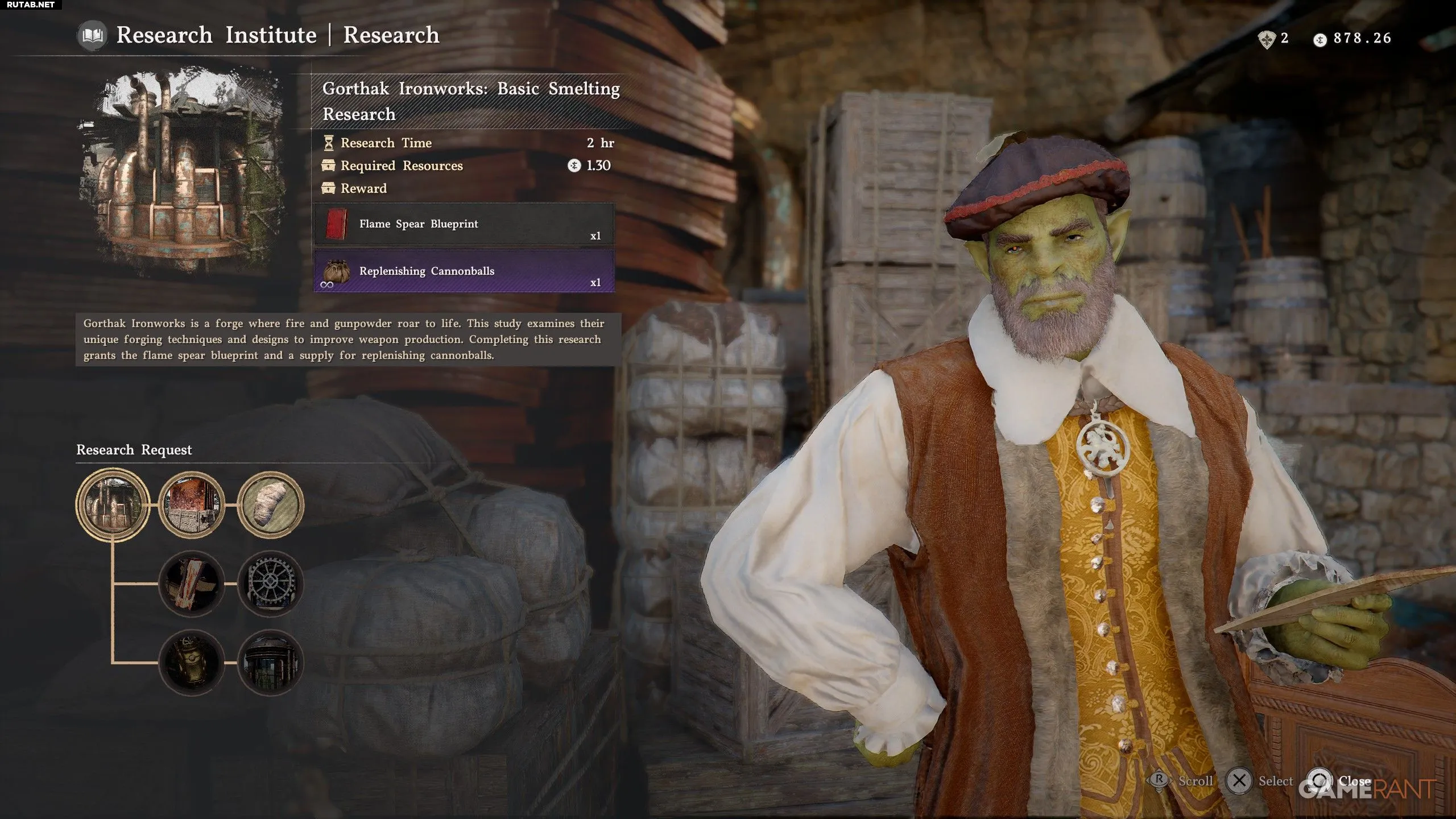Click the Research Institute book icon

92,36
